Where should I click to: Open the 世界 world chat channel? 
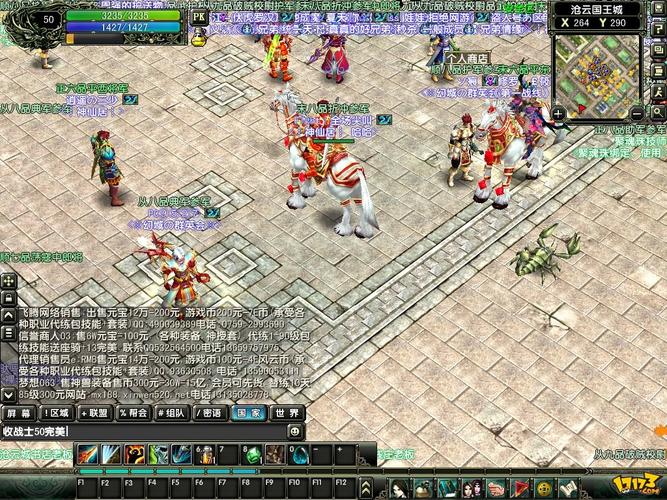pyautogui.click(x=287, y=412)
